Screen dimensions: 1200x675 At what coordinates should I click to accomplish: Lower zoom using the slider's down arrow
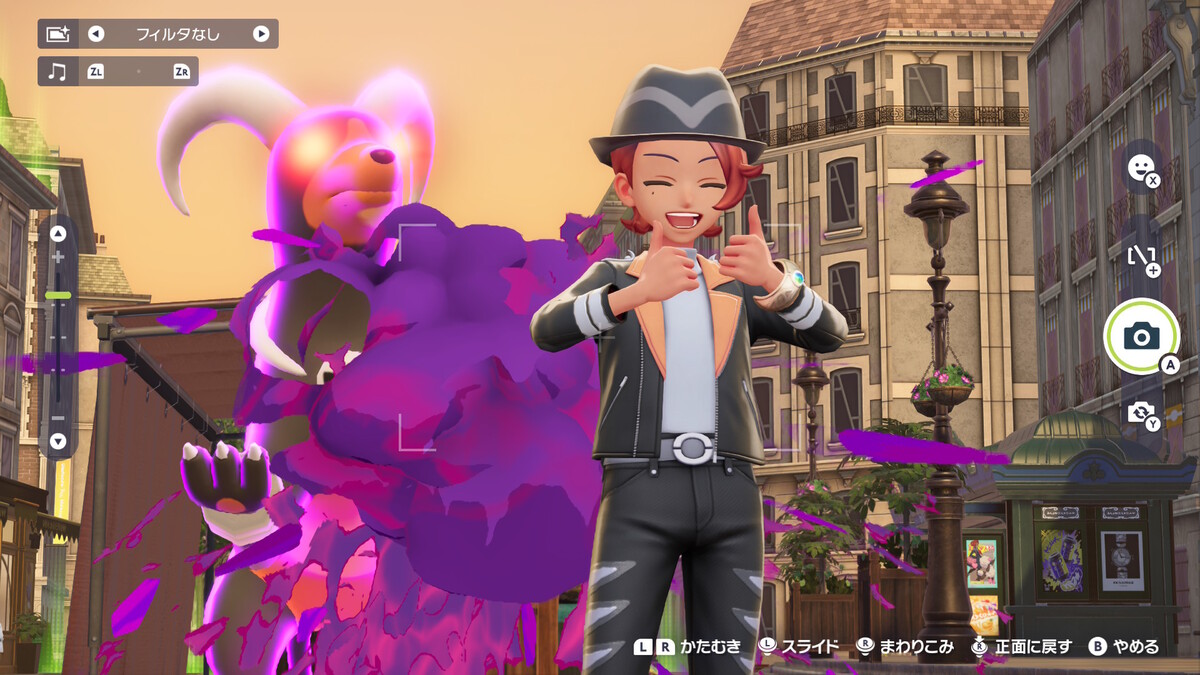click(x=58, y=440)
